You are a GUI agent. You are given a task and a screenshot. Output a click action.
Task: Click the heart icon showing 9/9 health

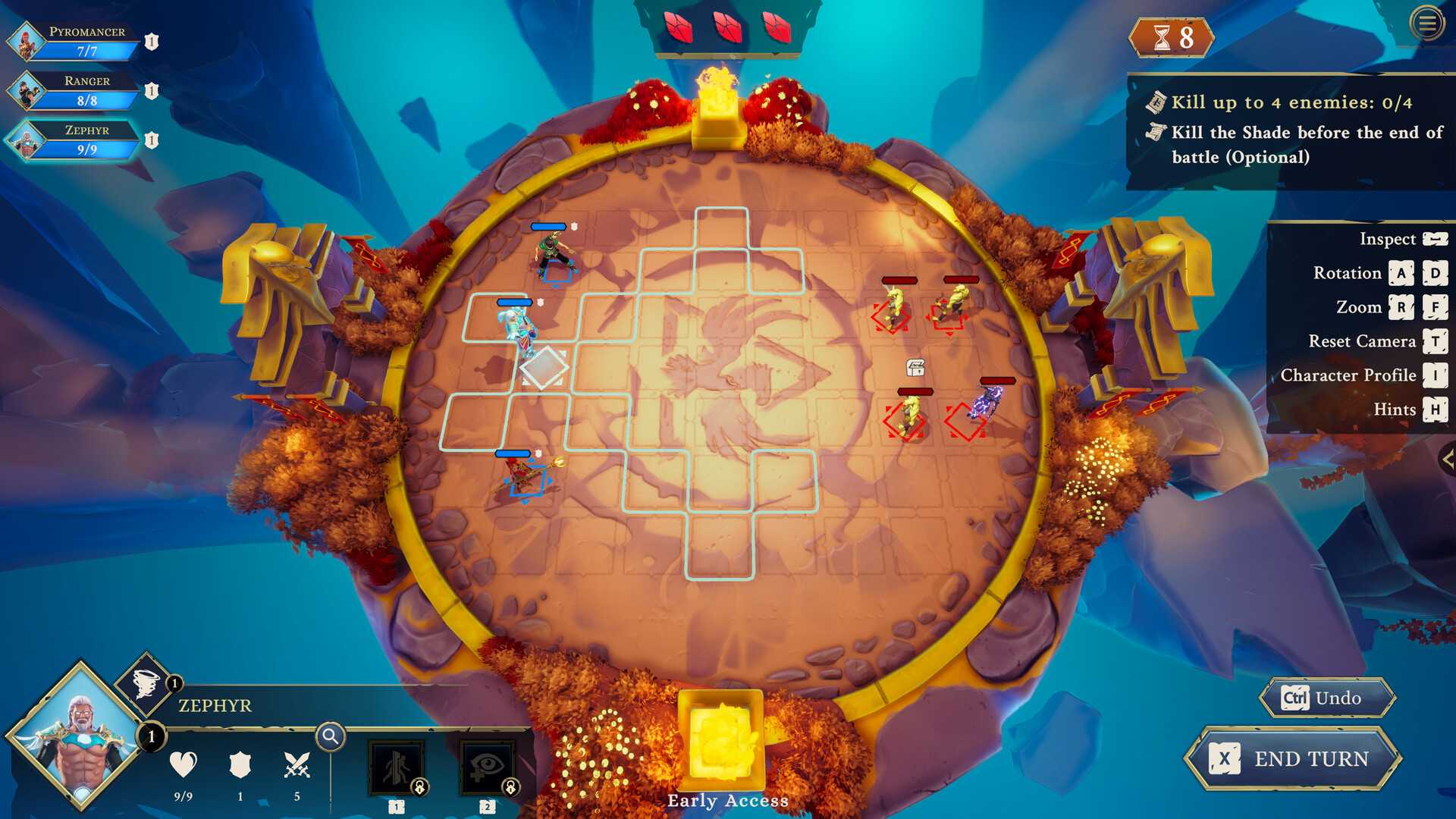tap(182, 766)
